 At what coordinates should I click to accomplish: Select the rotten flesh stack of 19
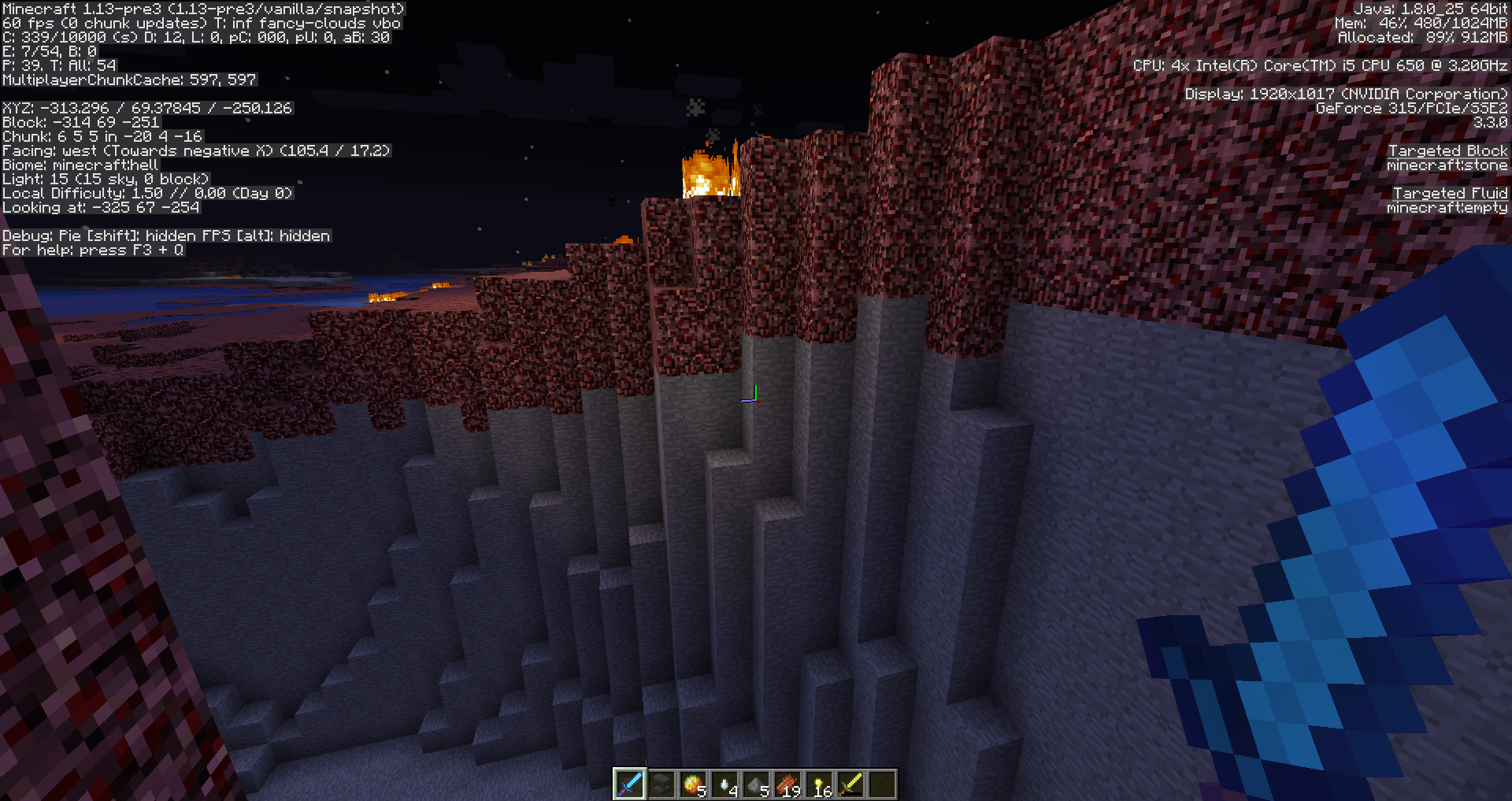(x=787, y=784)
